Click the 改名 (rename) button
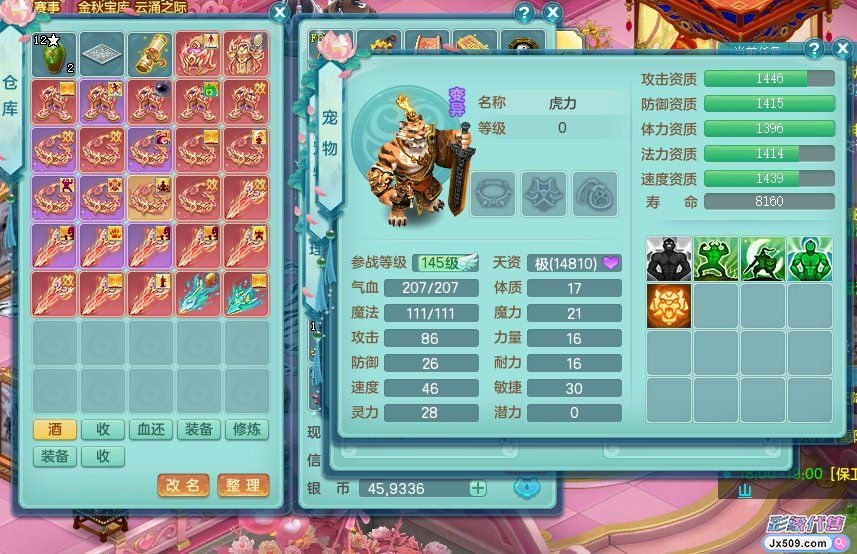The width and height of the screenshot is (857, 554). pyautogui.click(x=183, y=485)
